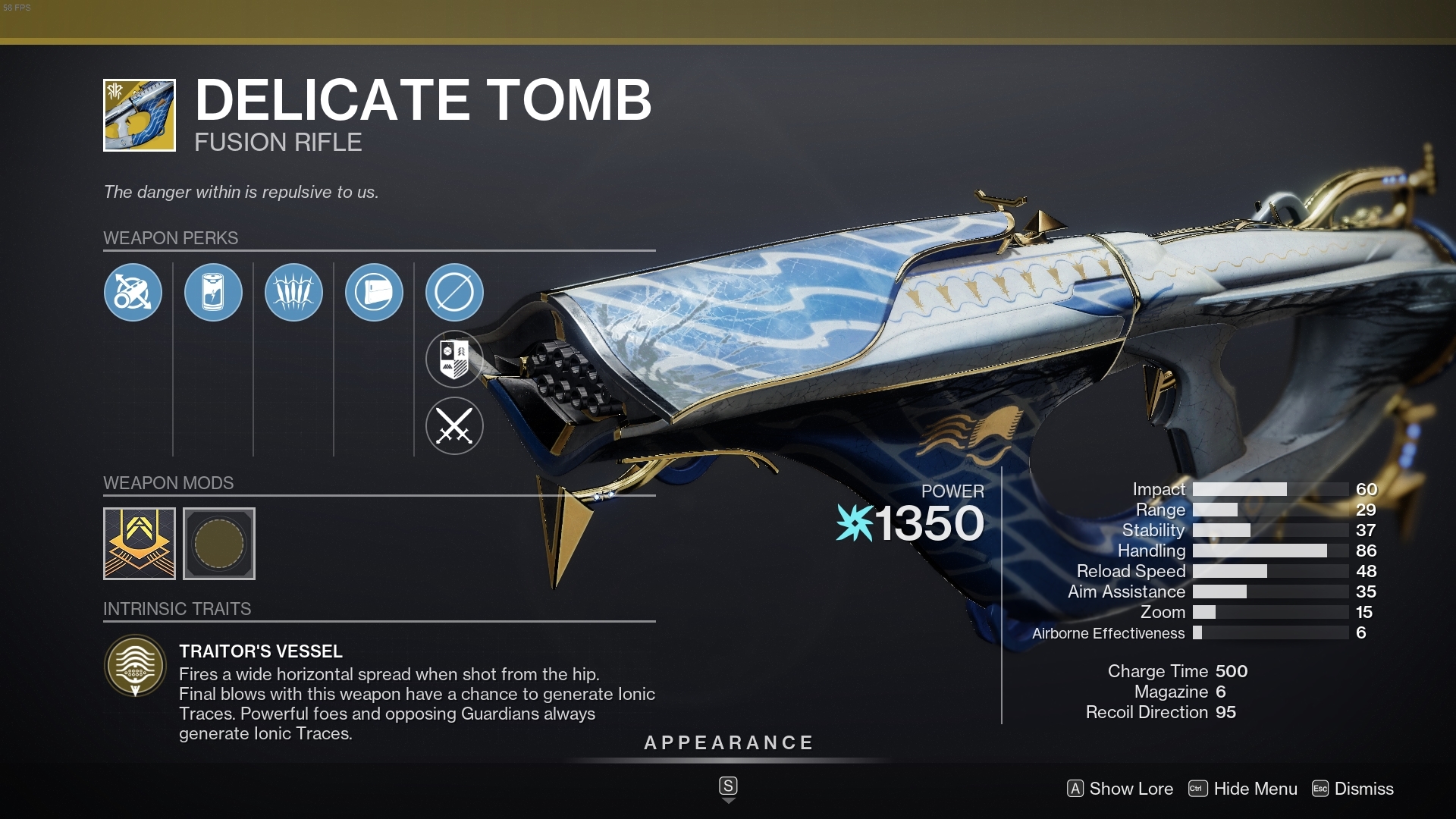This screenshot has height=819, width=1456.
Task: Inspect the battery perk in the second column
Action: (213, 292)
